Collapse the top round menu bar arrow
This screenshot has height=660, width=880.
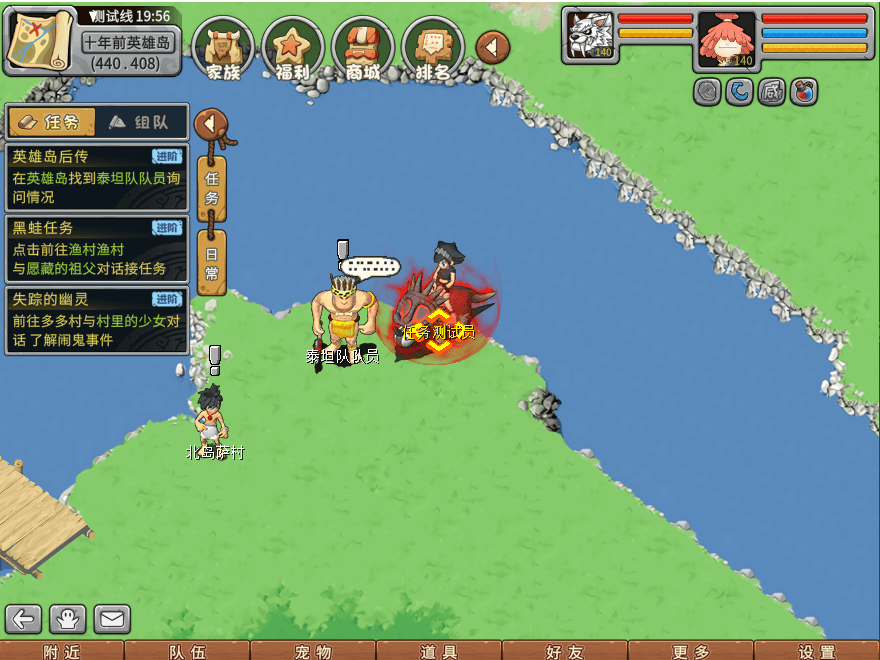(x=493, y=47)
